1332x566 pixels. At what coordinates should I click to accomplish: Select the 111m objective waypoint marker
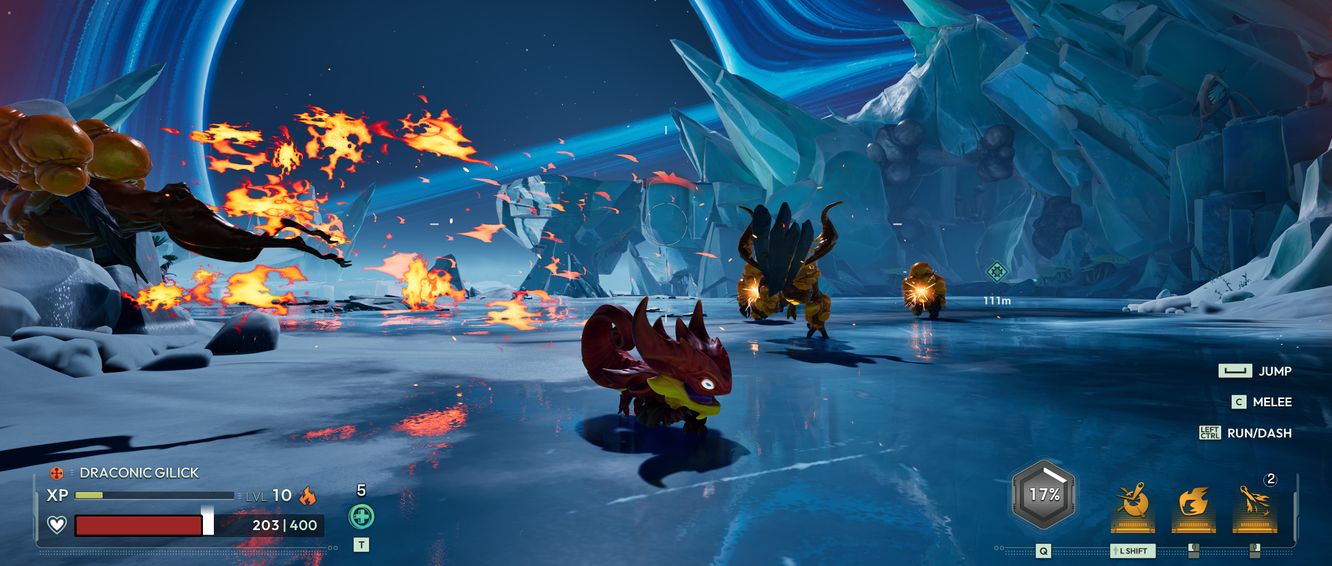point(996,271)
